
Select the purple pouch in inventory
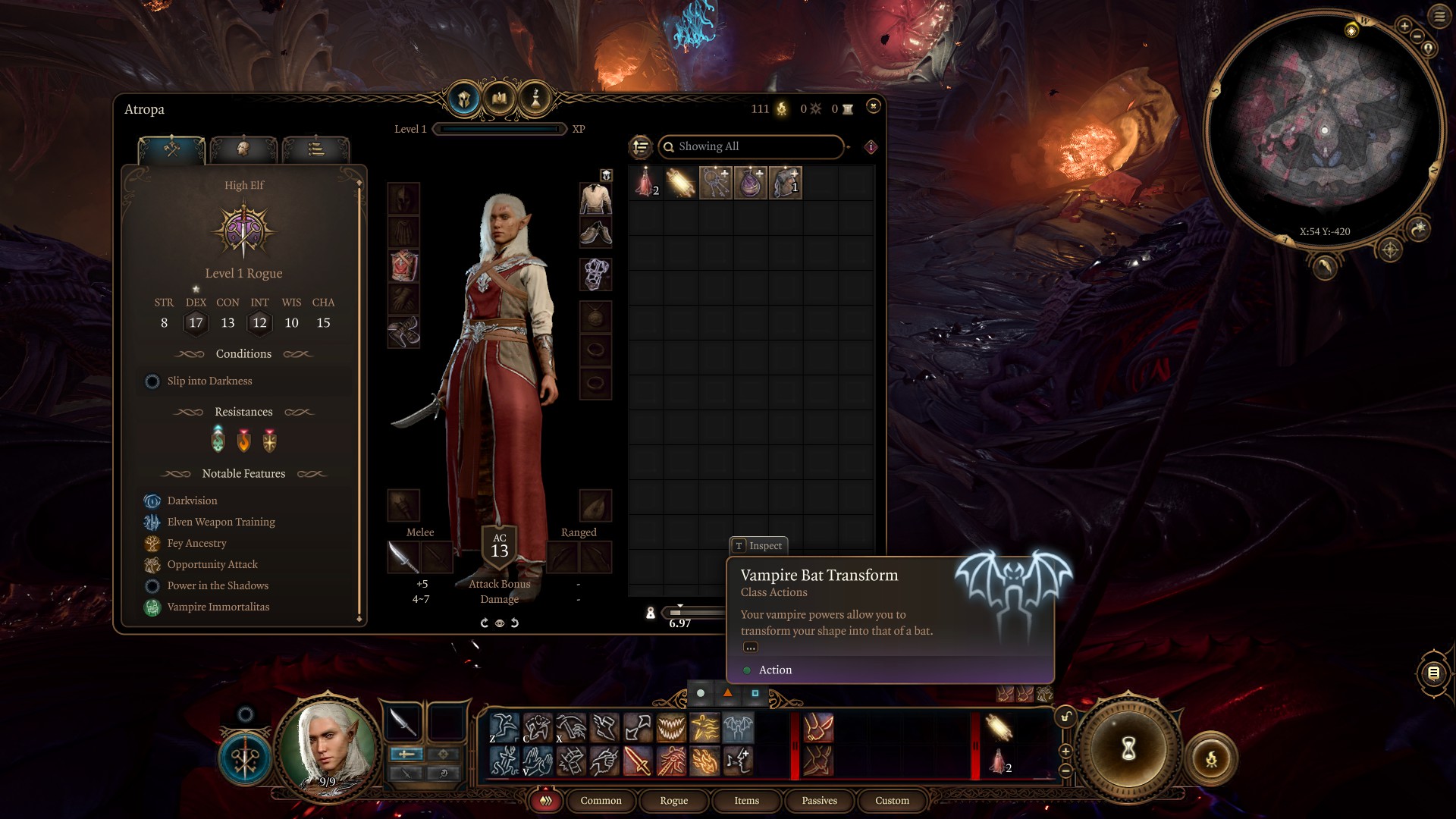tap(750, 184)
